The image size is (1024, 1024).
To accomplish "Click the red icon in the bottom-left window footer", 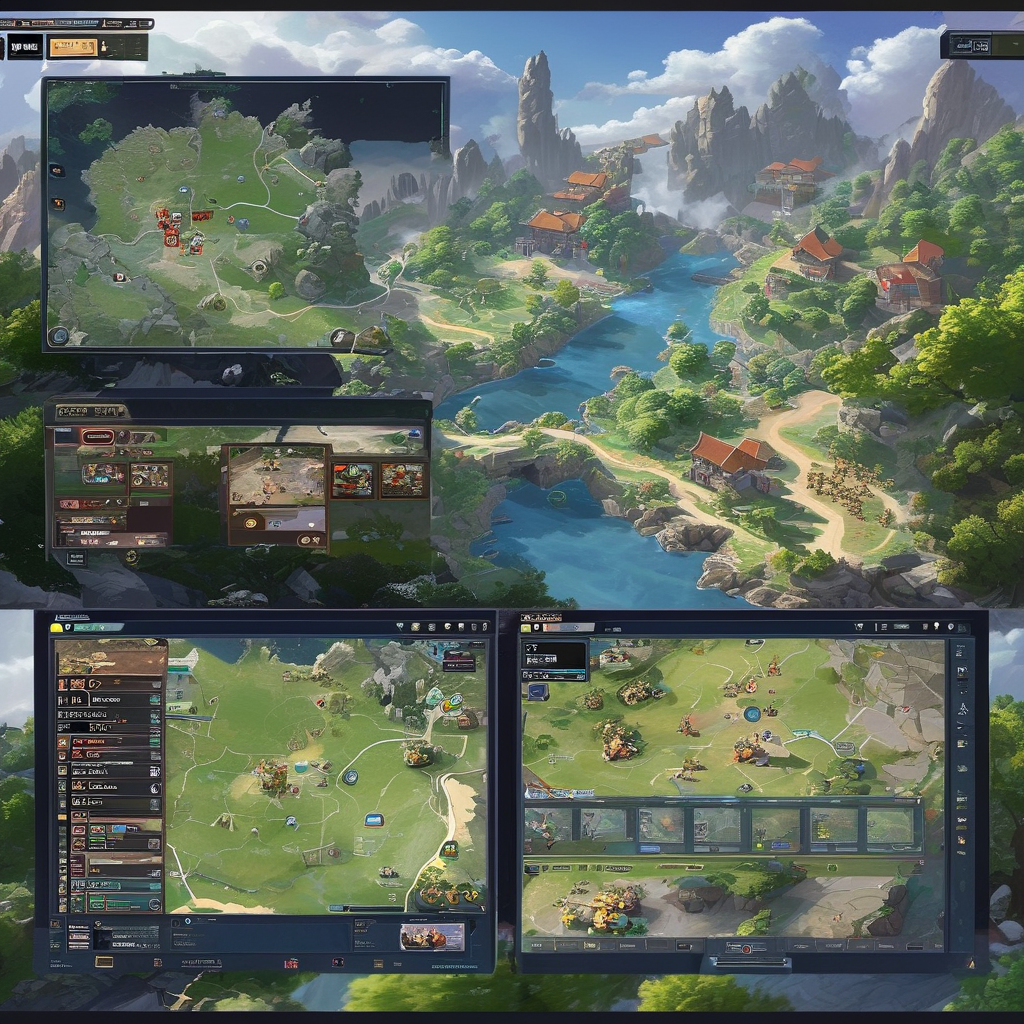I will [x=291, y=964].
